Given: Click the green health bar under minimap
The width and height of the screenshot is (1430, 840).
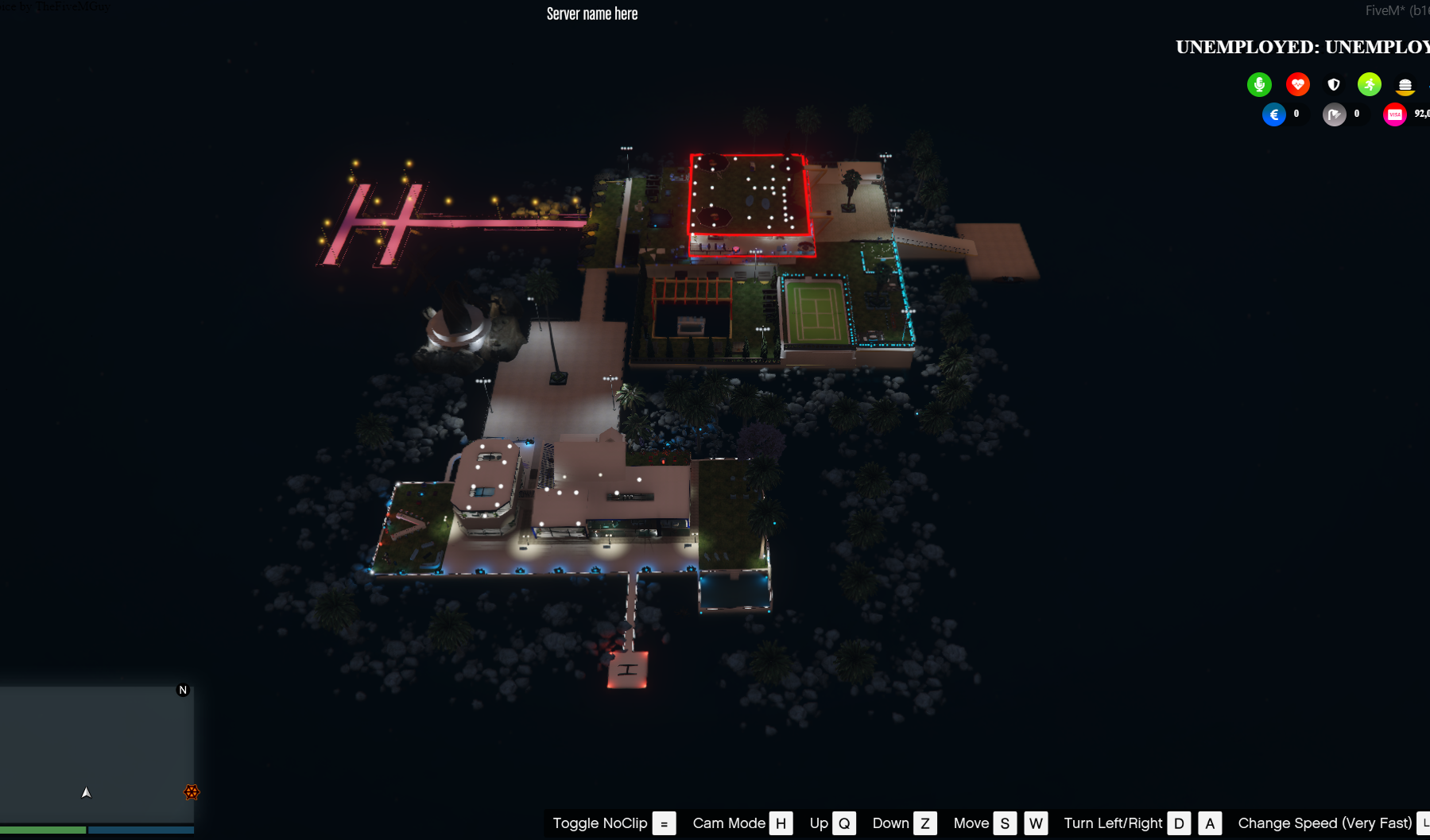Looking at the screenshot, I should point(41,830).
